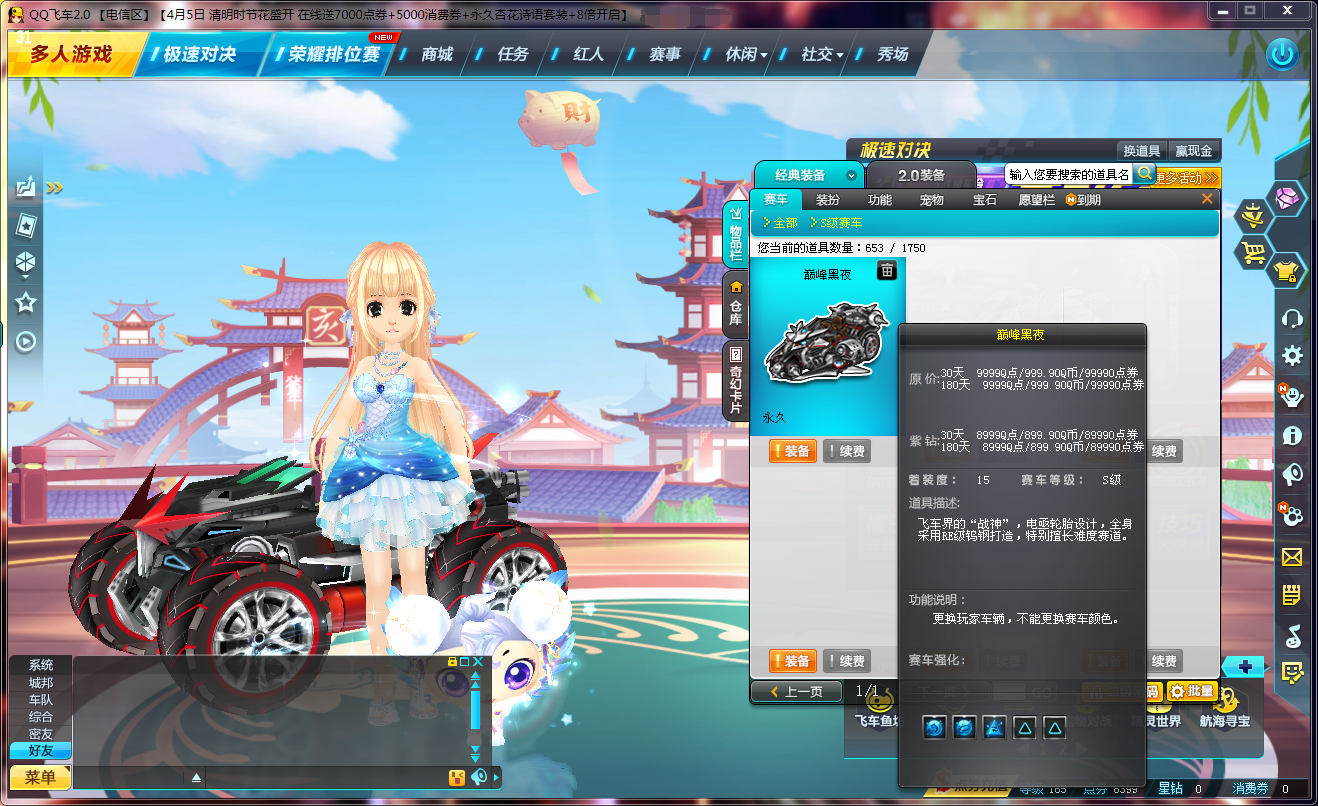Open the gem shop icon on right sidebar

click(1287, 199)
